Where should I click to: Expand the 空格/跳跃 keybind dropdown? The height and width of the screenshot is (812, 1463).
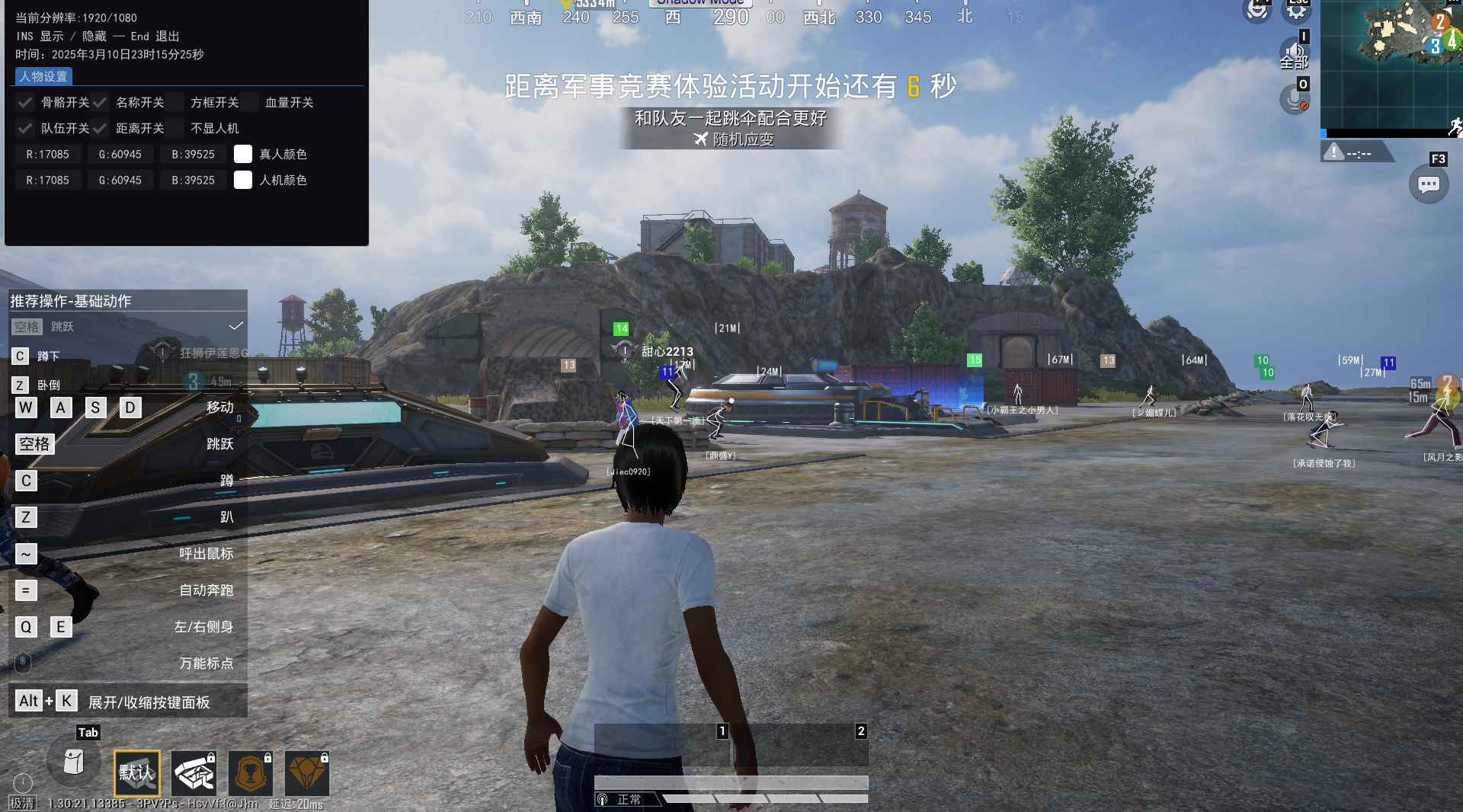126,327
